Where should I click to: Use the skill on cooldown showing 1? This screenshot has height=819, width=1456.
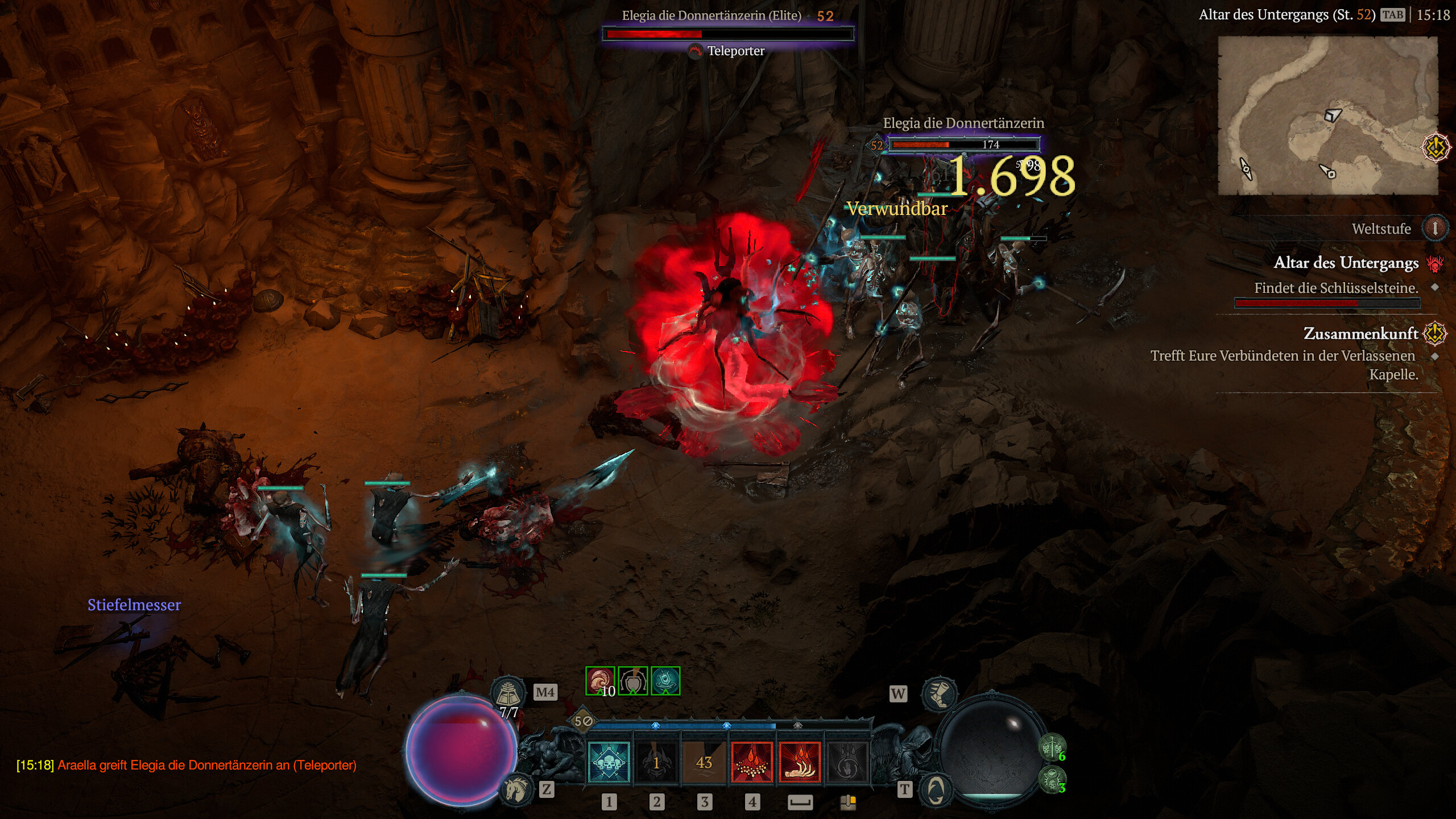[x=656, y=763]
